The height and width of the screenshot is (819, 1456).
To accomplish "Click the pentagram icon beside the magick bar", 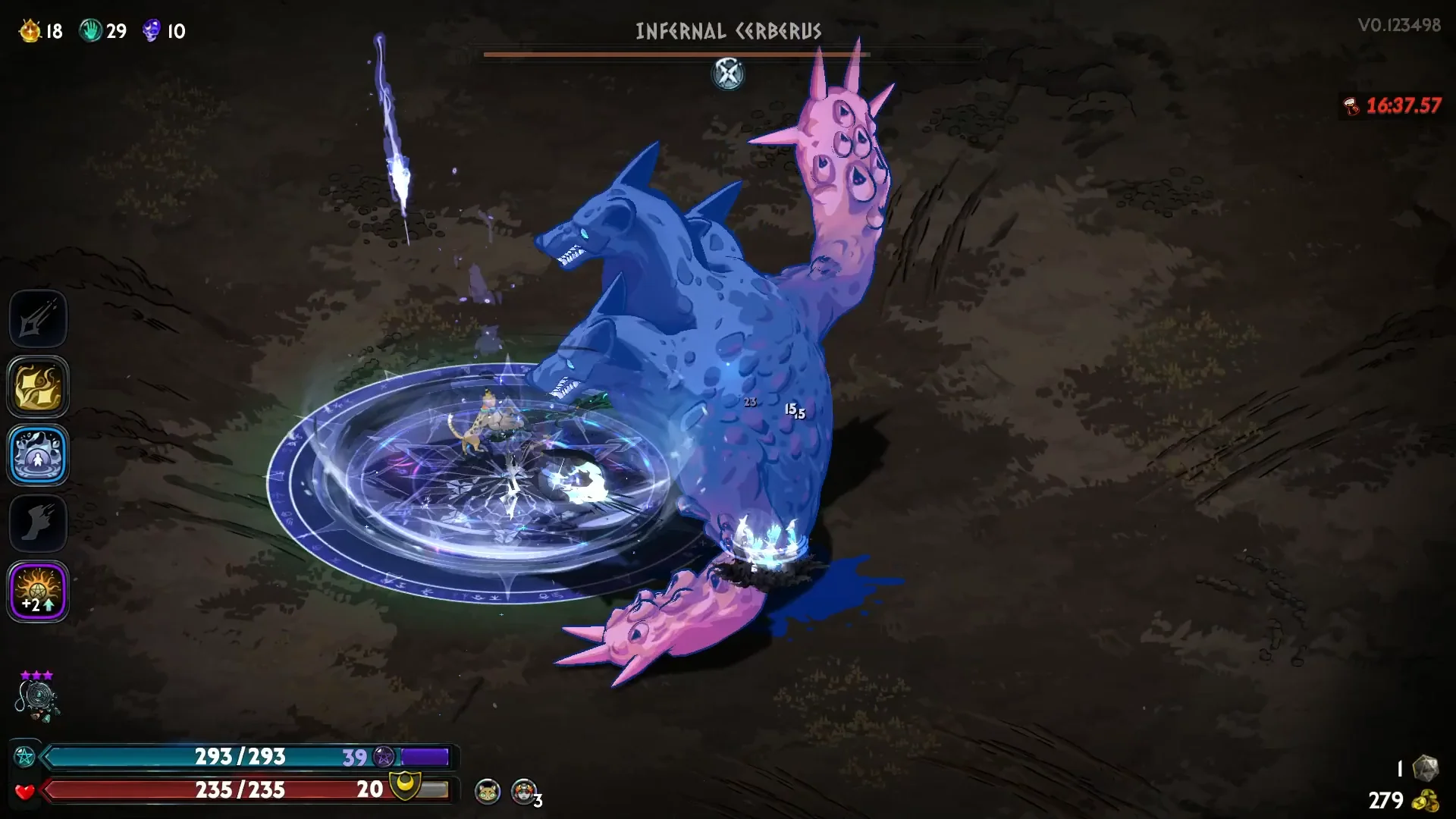I will [x=25, y=757].
